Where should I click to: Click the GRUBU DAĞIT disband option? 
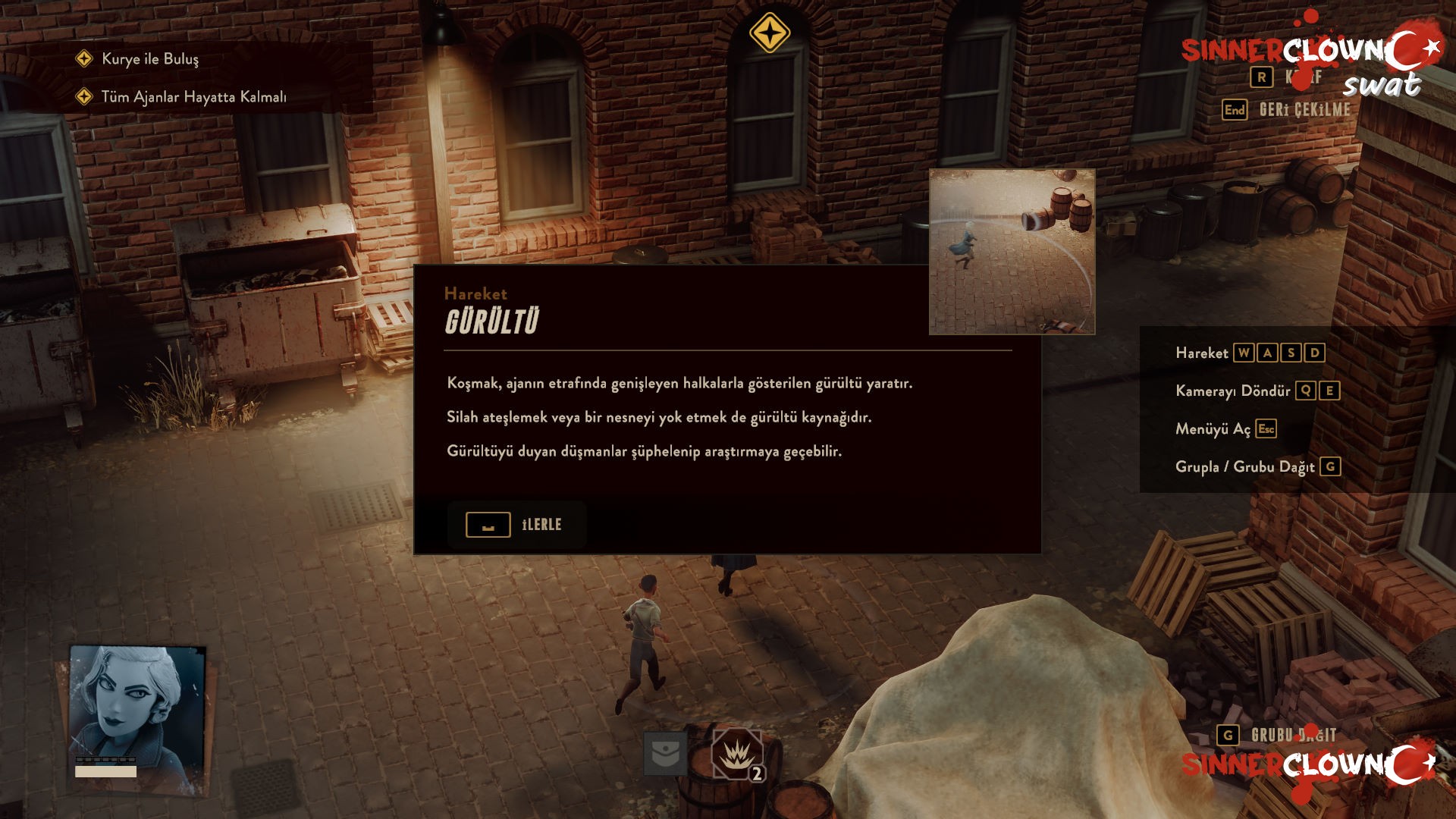coord(1292,735)
